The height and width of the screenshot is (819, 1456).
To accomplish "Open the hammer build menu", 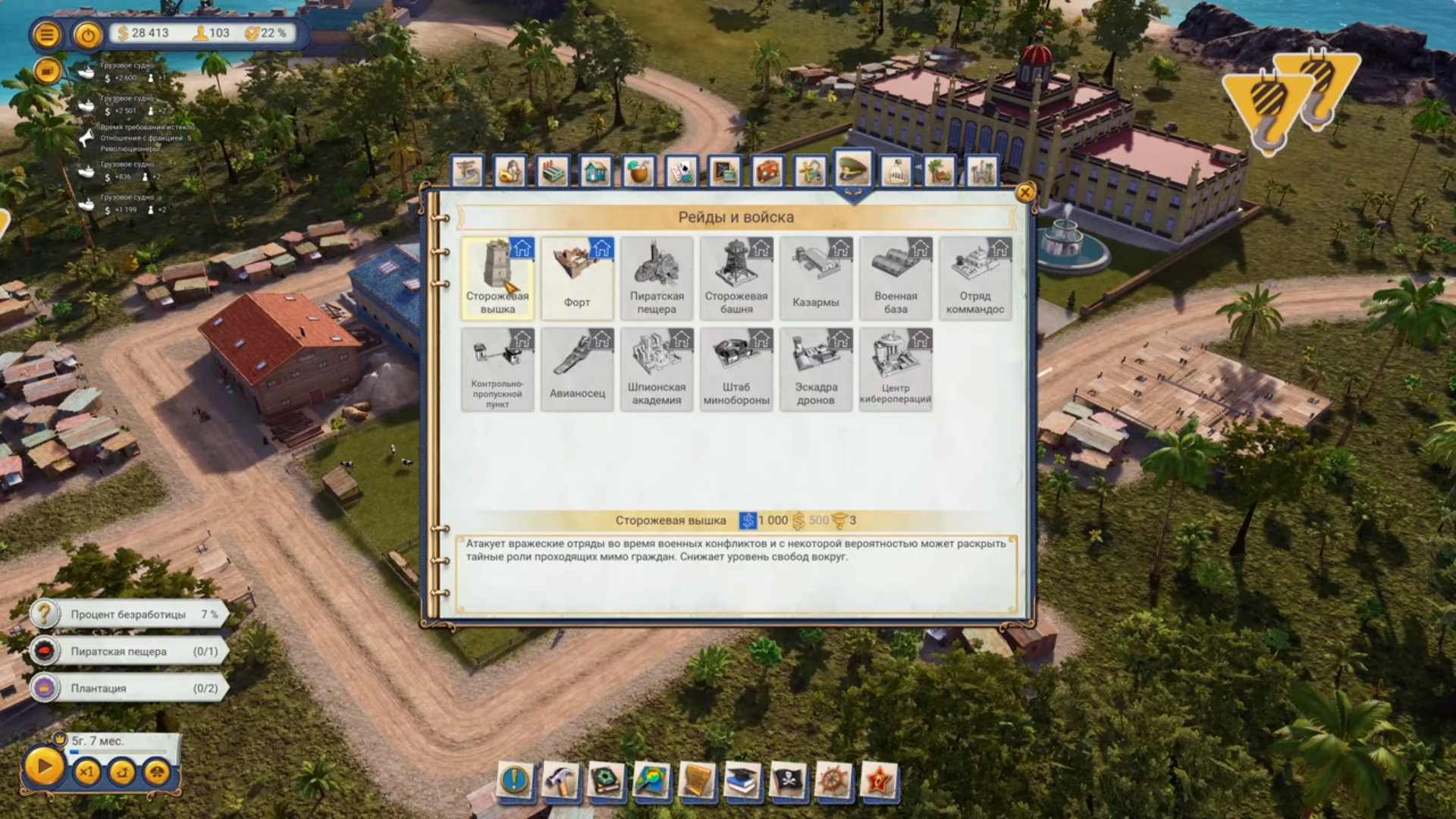I will coord(561,780).
